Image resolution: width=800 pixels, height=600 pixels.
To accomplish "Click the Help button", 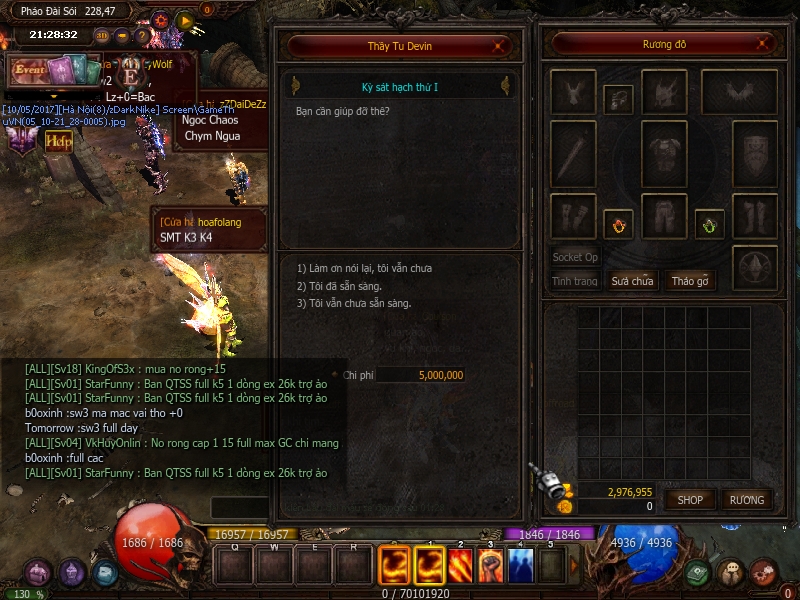I will pos(59,140).
